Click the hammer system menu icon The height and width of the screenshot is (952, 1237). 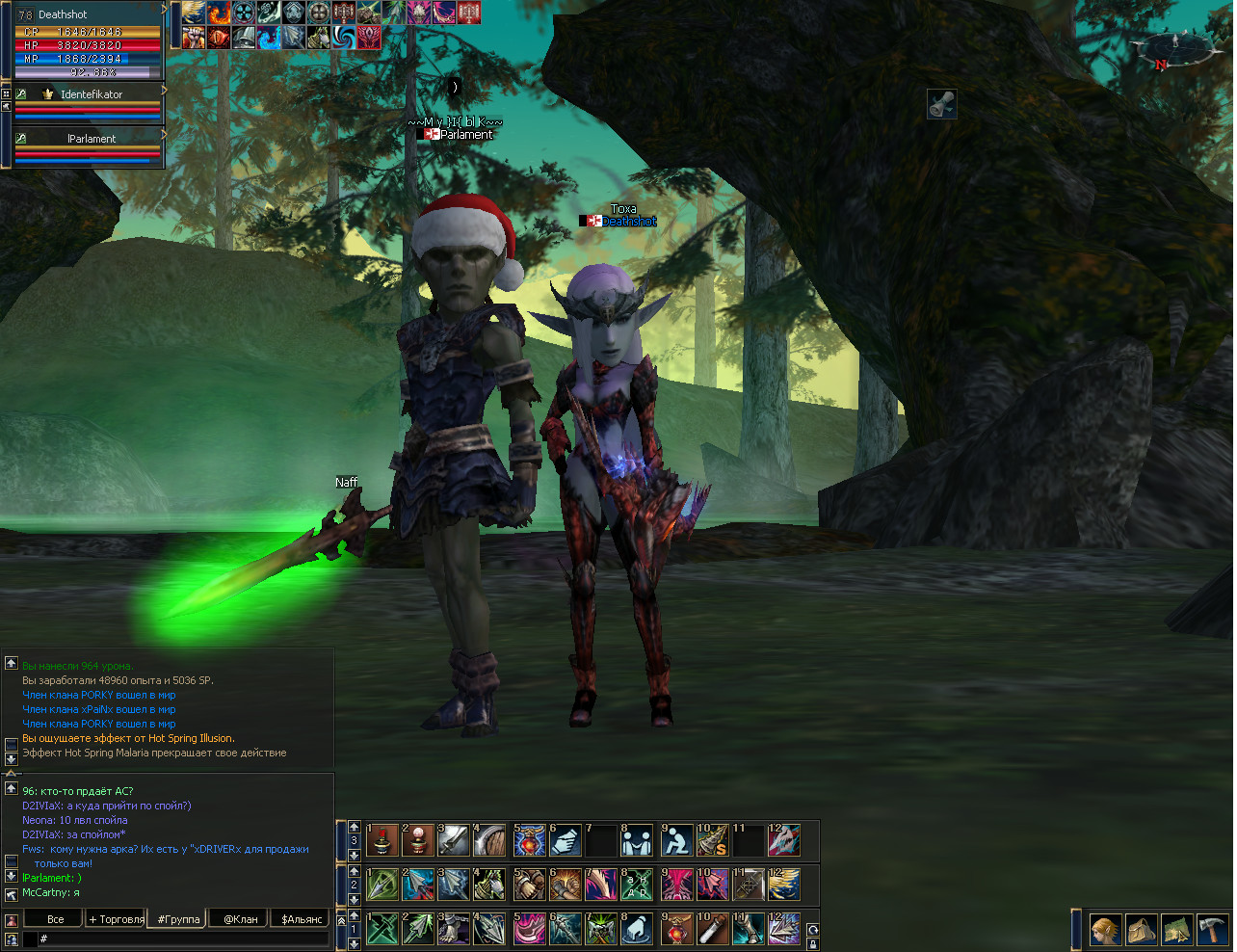[x=1211, y=931]
